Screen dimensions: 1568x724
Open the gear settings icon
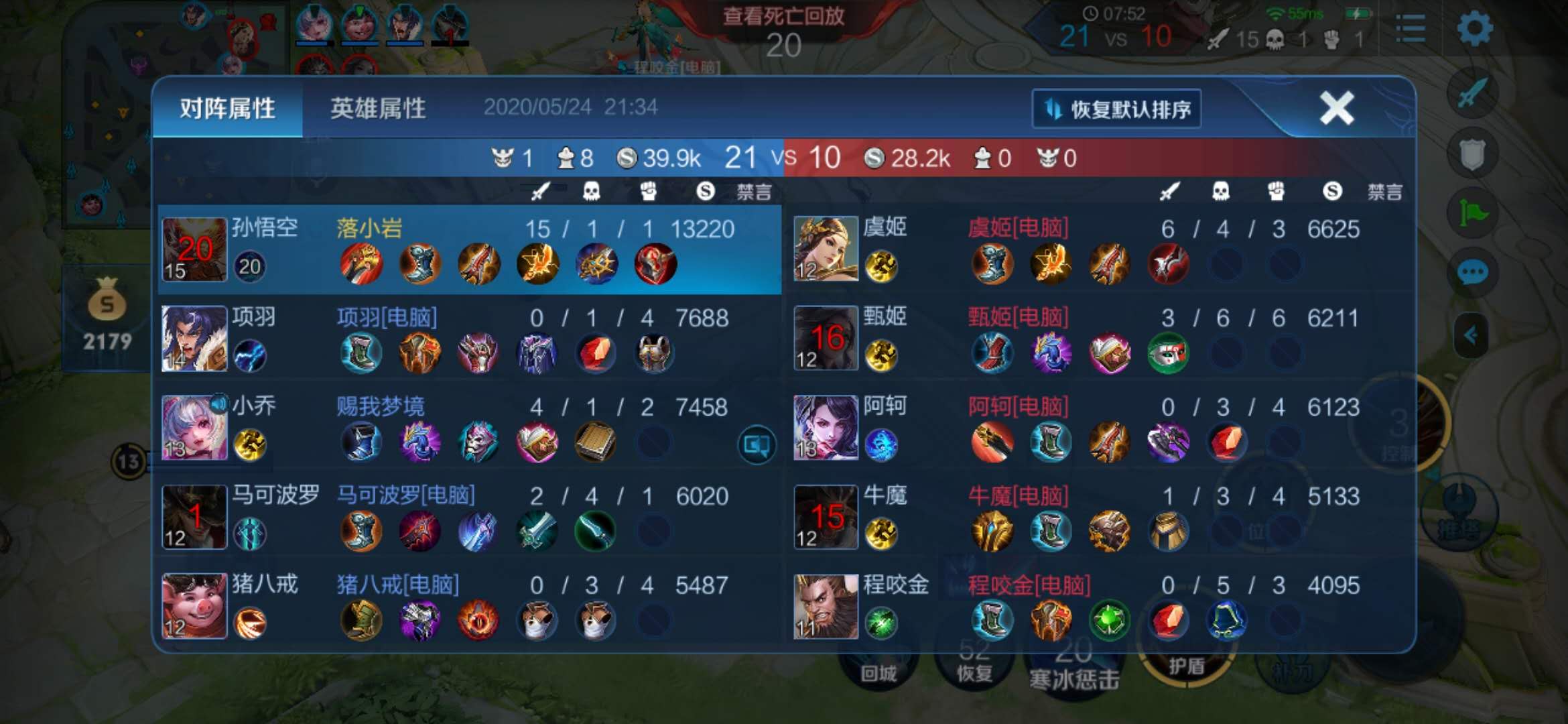[x=1475, y=29]
